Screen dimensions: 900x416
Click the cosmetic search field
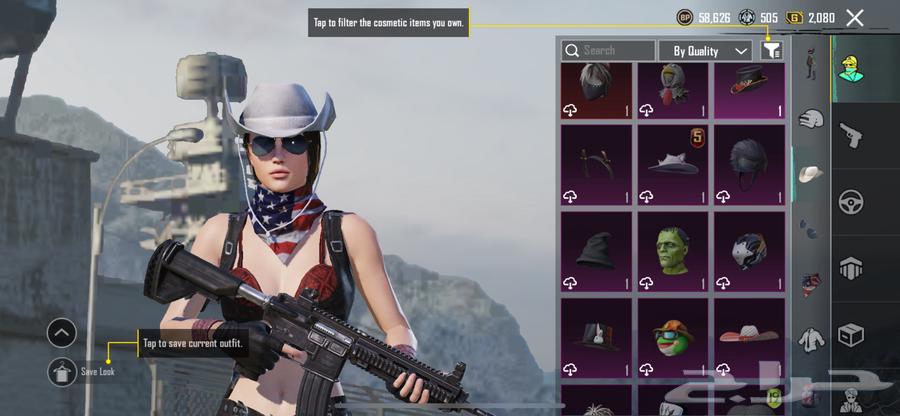tap(608, 50)
